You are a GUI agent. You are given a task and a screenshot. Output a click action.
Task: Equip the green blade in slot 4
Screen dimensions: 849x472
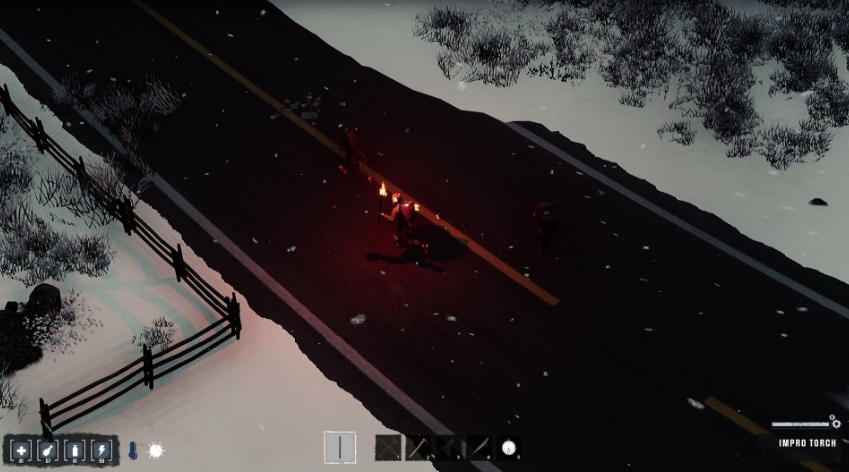click(x=479, y=448)
